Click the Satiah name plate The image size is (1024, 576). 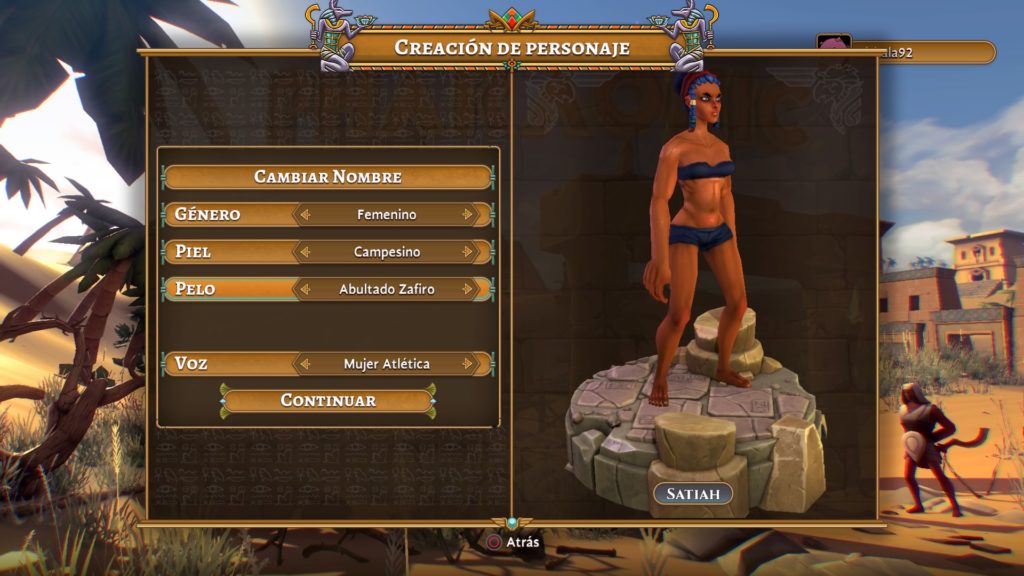click(x=693, y=494)
